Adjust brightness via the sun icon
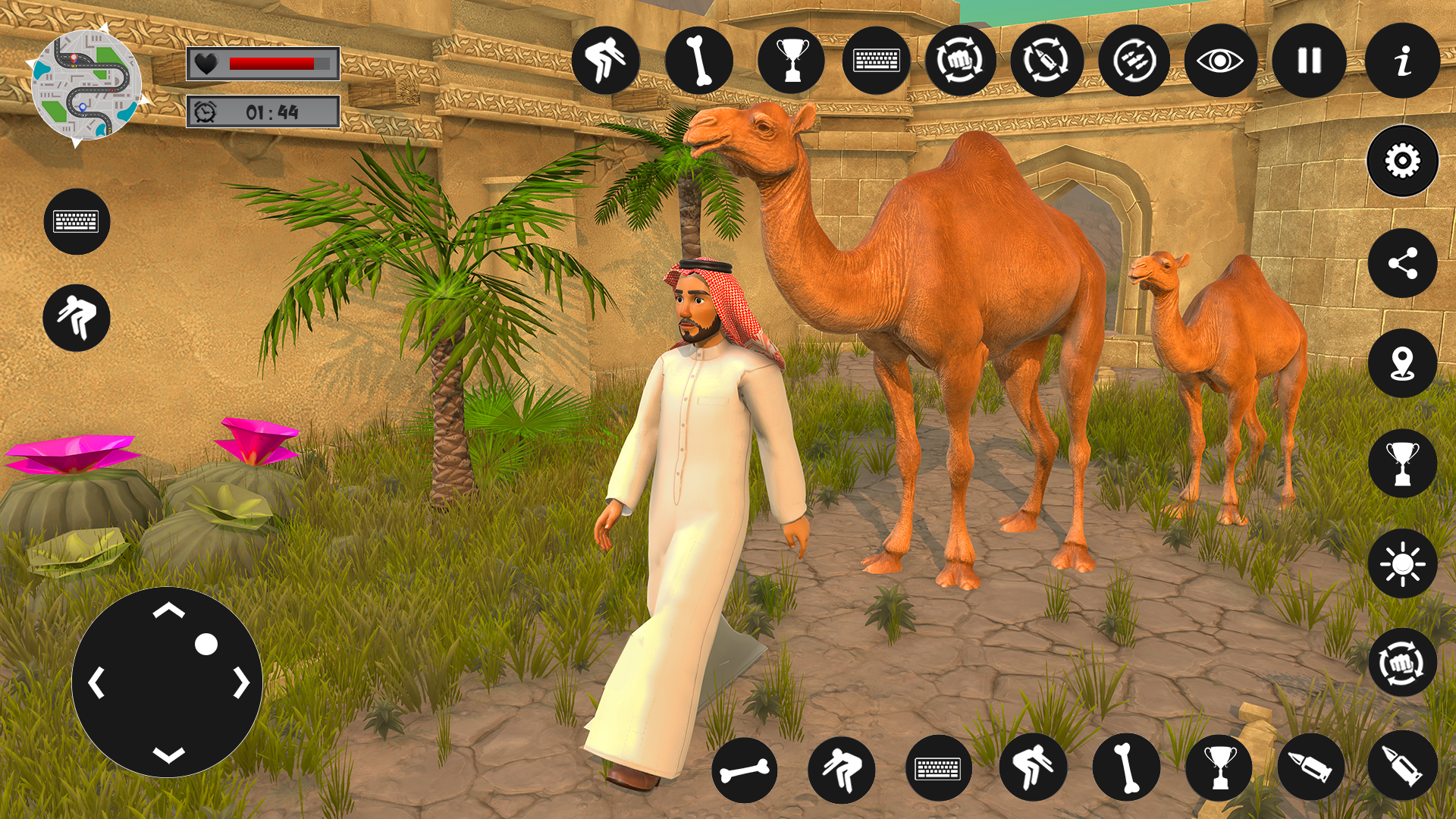This screenshot has height=819, width=1456. (1401, 563)
